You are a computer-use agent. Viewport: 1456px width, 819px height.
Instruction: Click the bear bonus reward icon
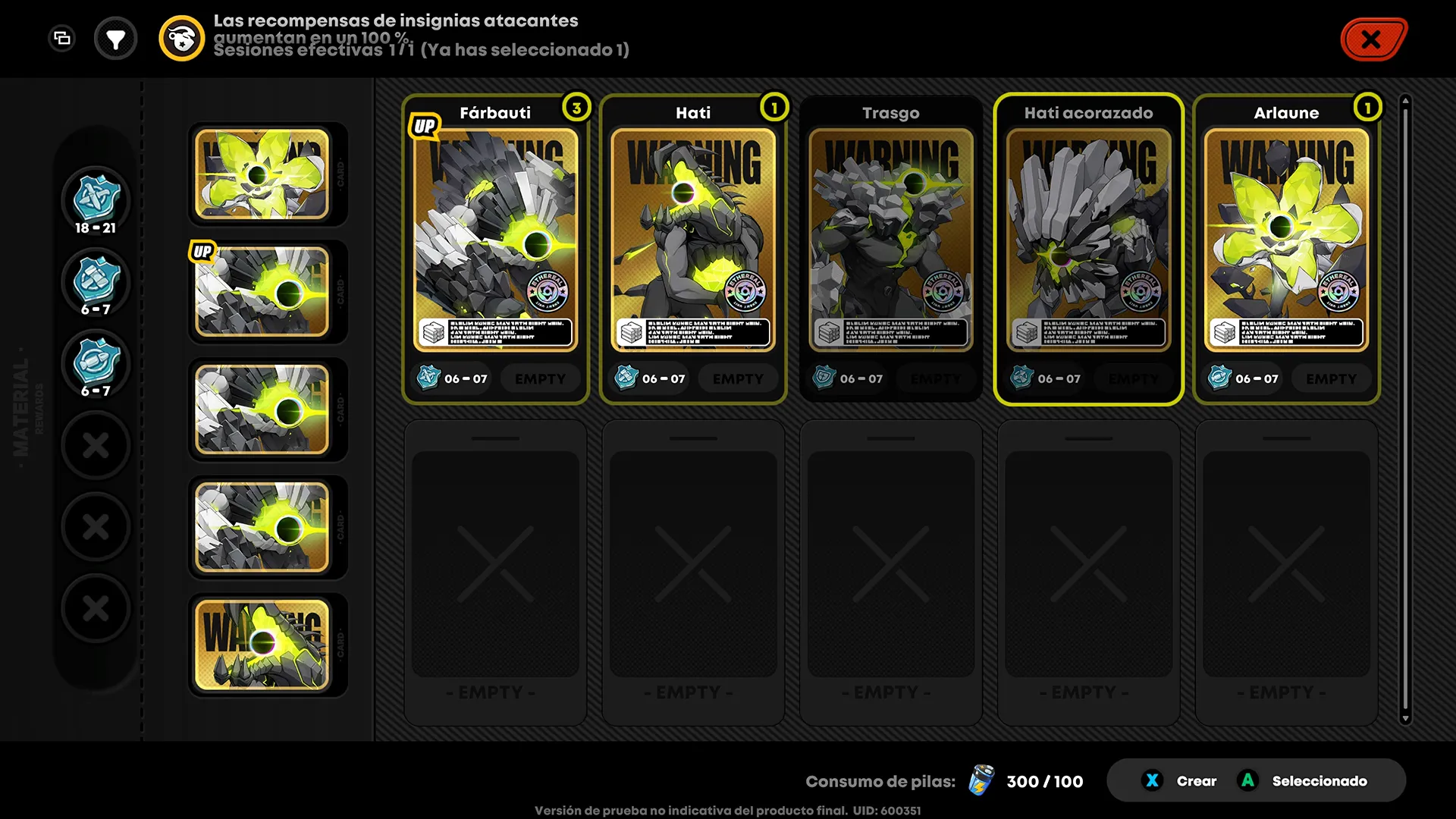[181, 39]
